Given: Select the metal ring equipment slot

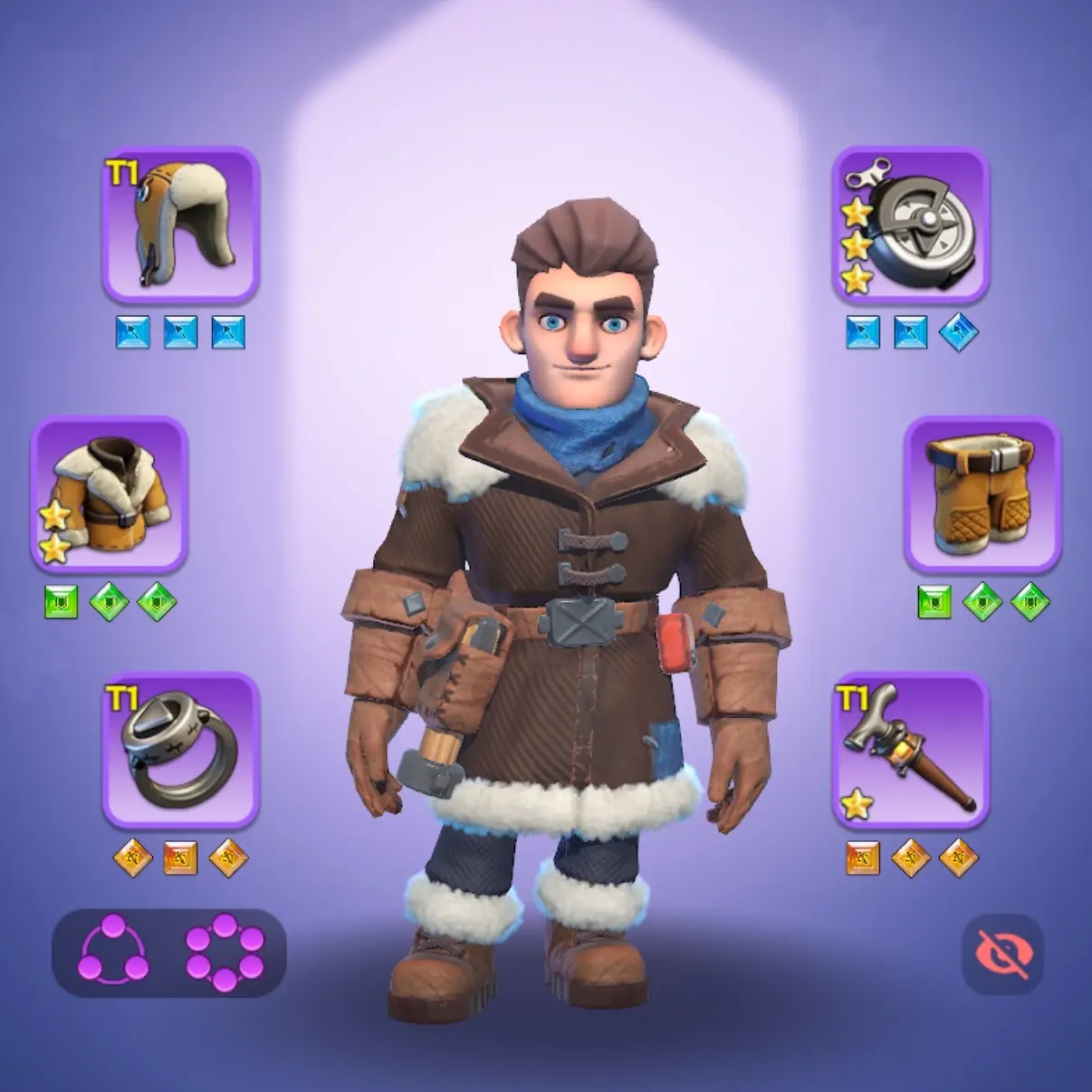Looking at the screenshot, I should click(181, 750).
